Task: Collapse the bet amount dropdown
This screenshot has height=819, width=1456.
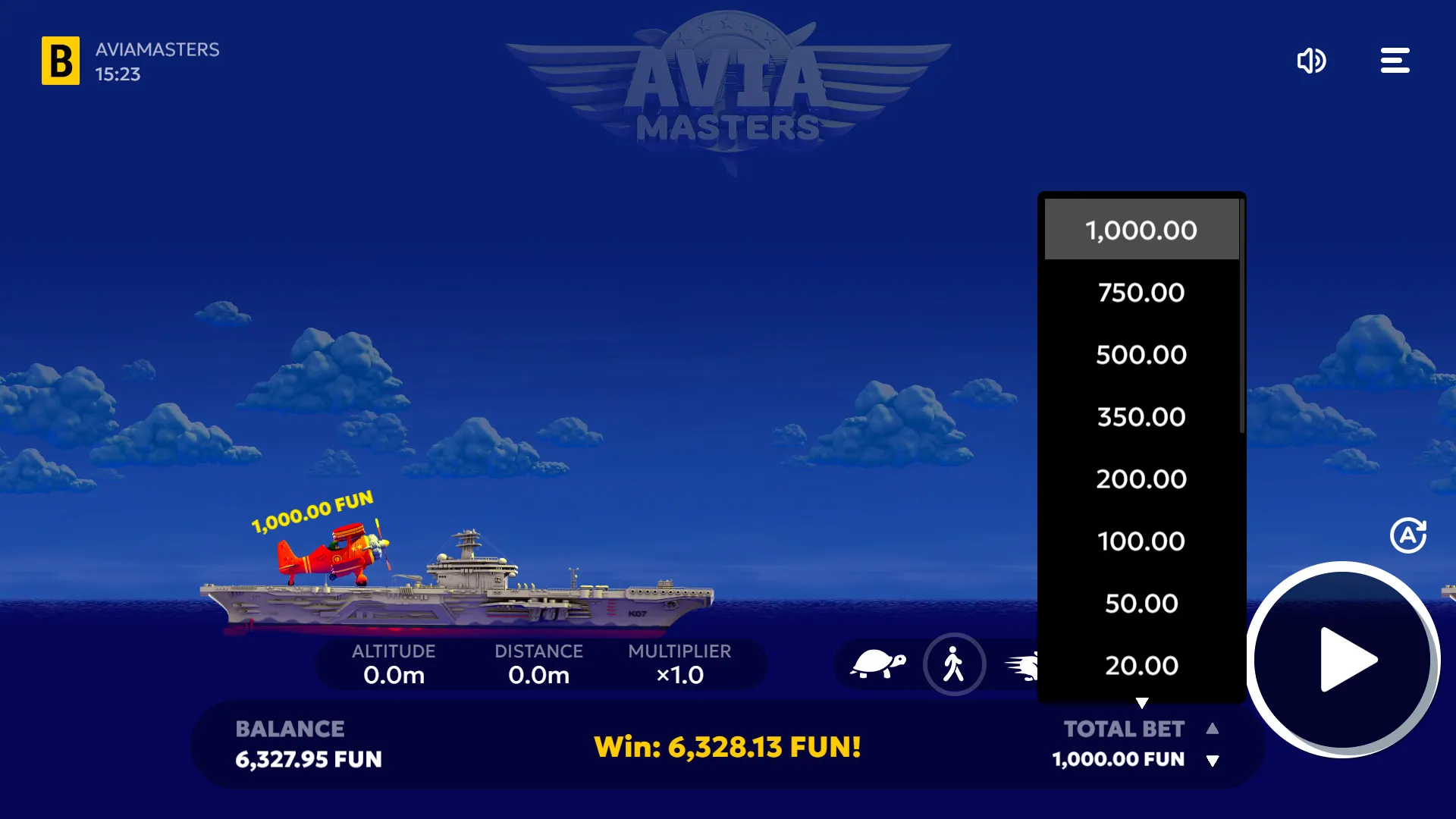Action: coord(1141,702)
